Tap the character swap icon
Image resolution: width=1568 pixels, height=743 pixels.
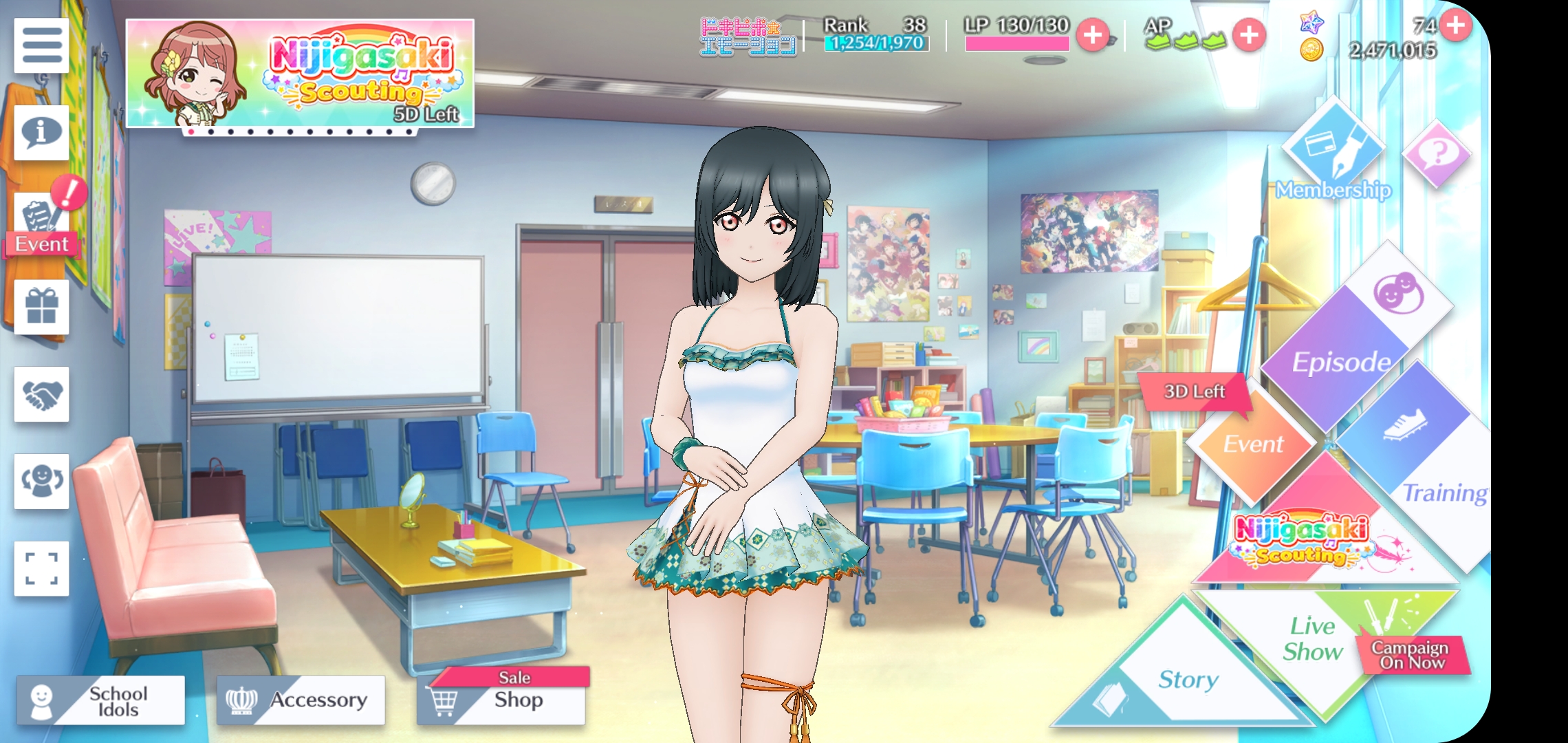[41, 481]
